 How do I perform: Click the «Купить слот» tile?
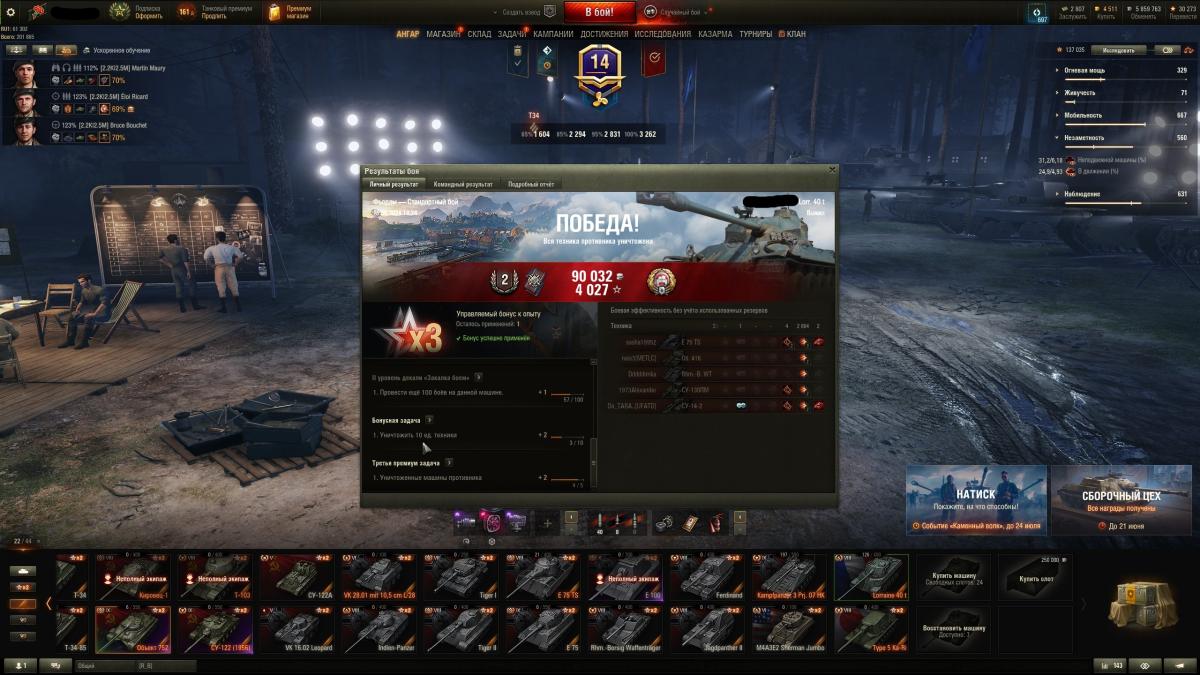pyautogui.click(x=1036, y=577)
